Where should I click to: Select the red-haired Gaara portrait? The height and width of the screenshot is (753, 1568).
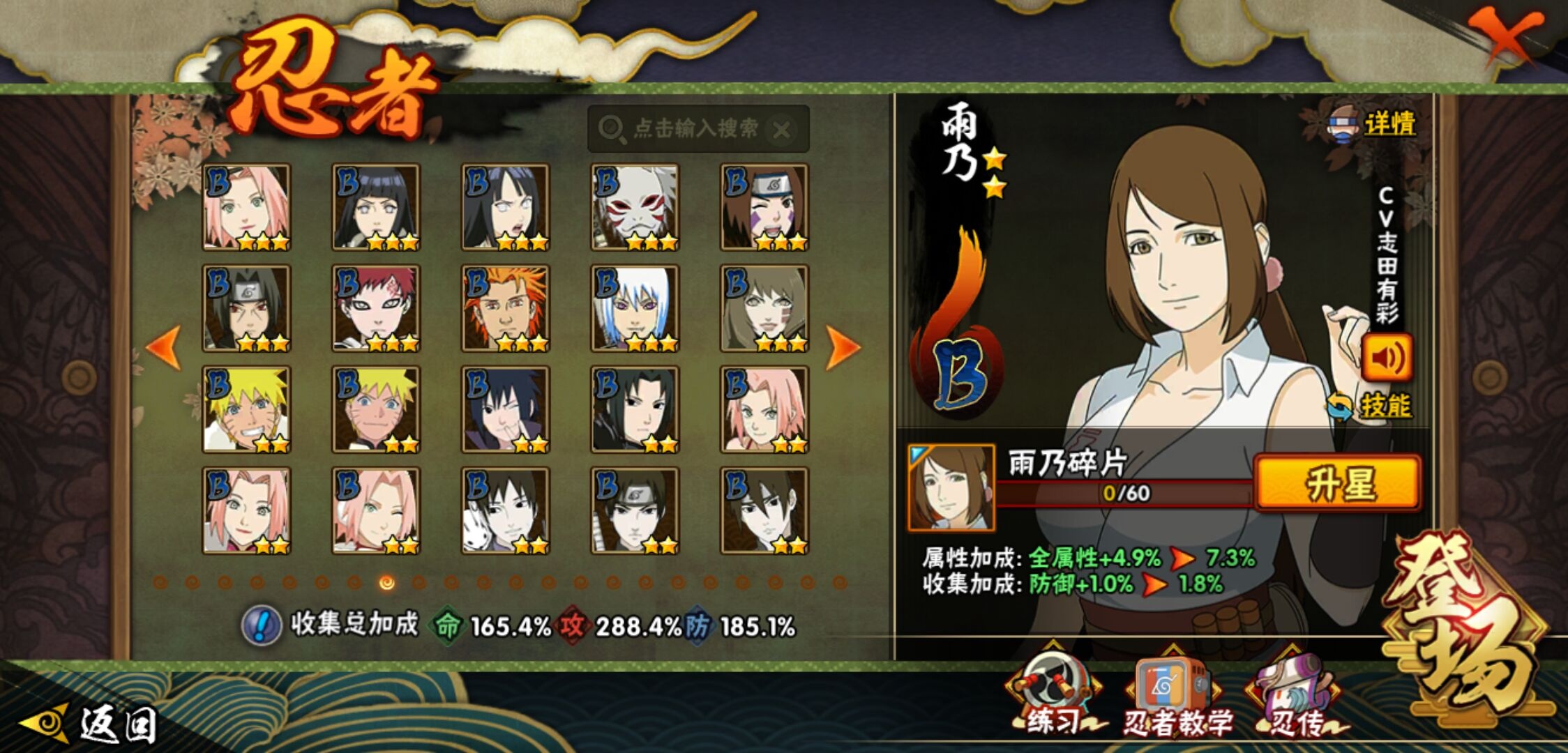[x=376, y=308]
